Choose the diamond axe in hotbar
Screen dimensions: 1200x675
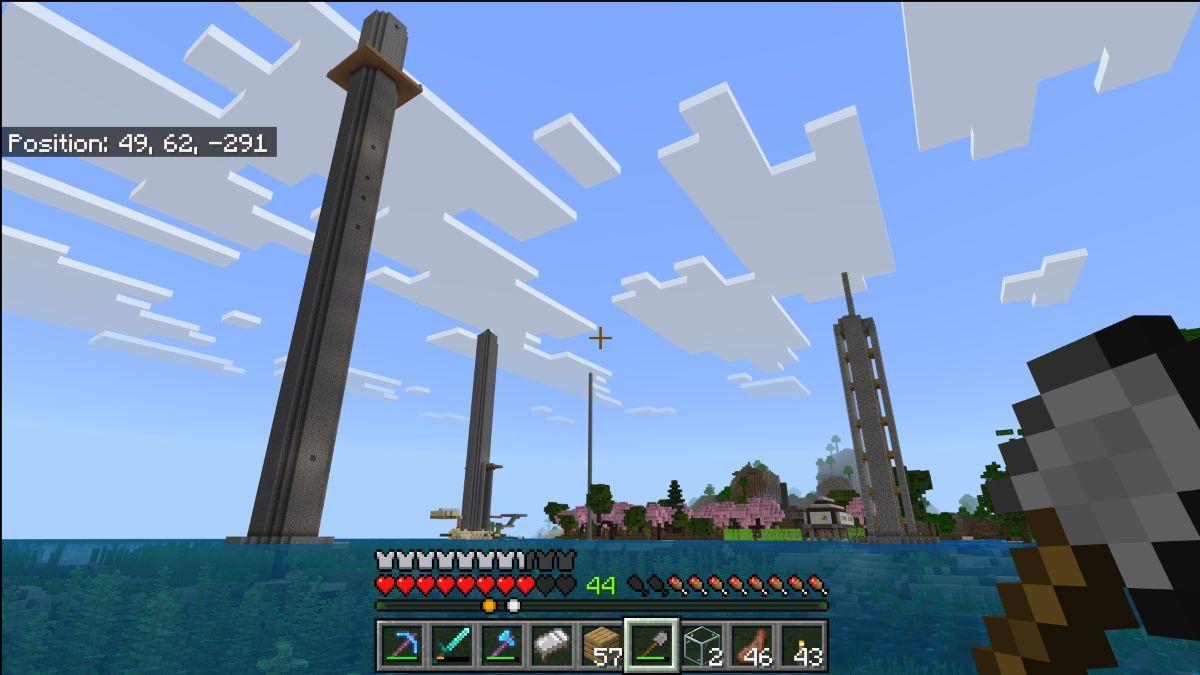pyautogui.click(x=502, y=646)
